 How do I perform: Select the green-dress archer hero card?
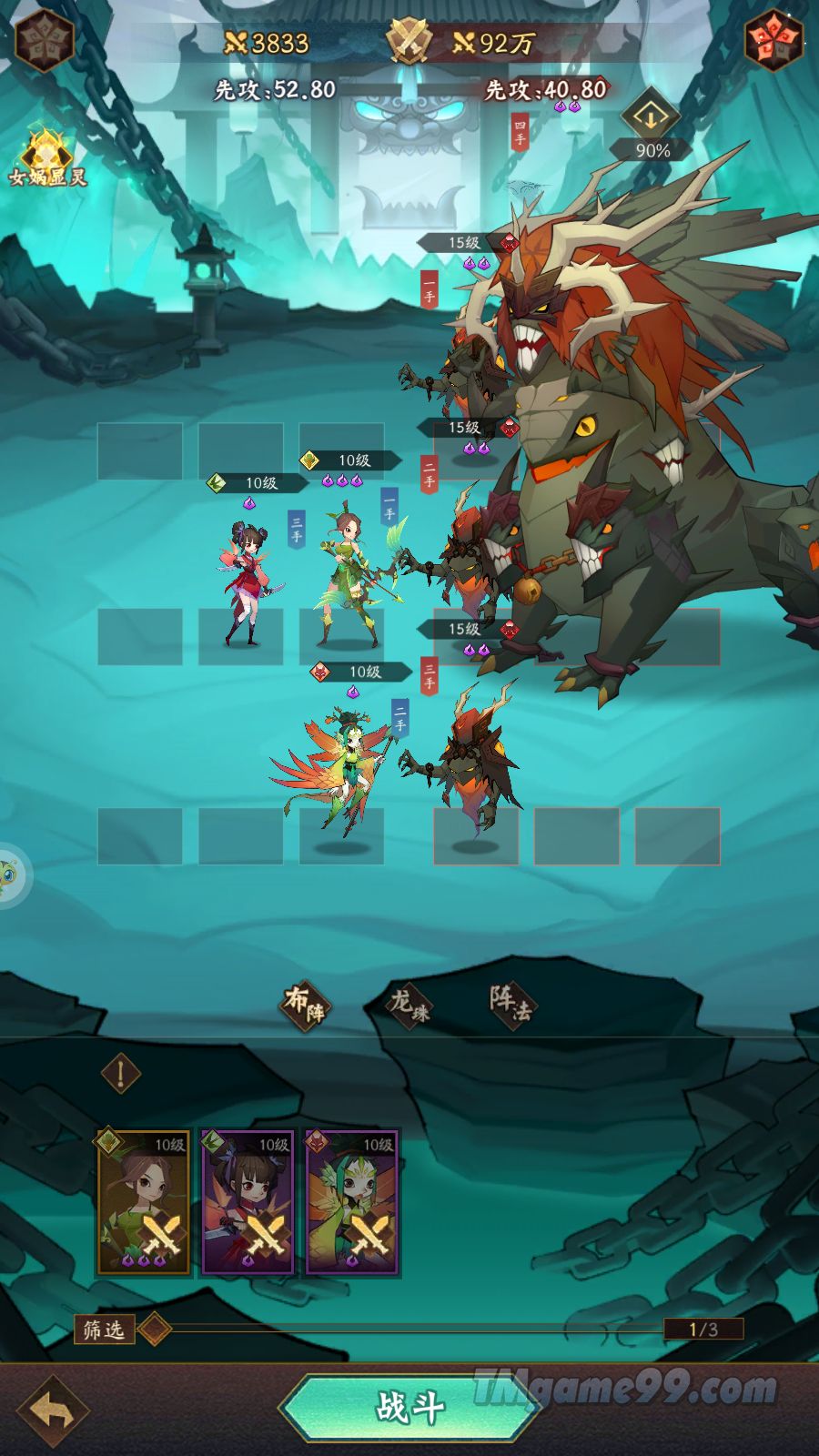click(x=144, y=1203)
